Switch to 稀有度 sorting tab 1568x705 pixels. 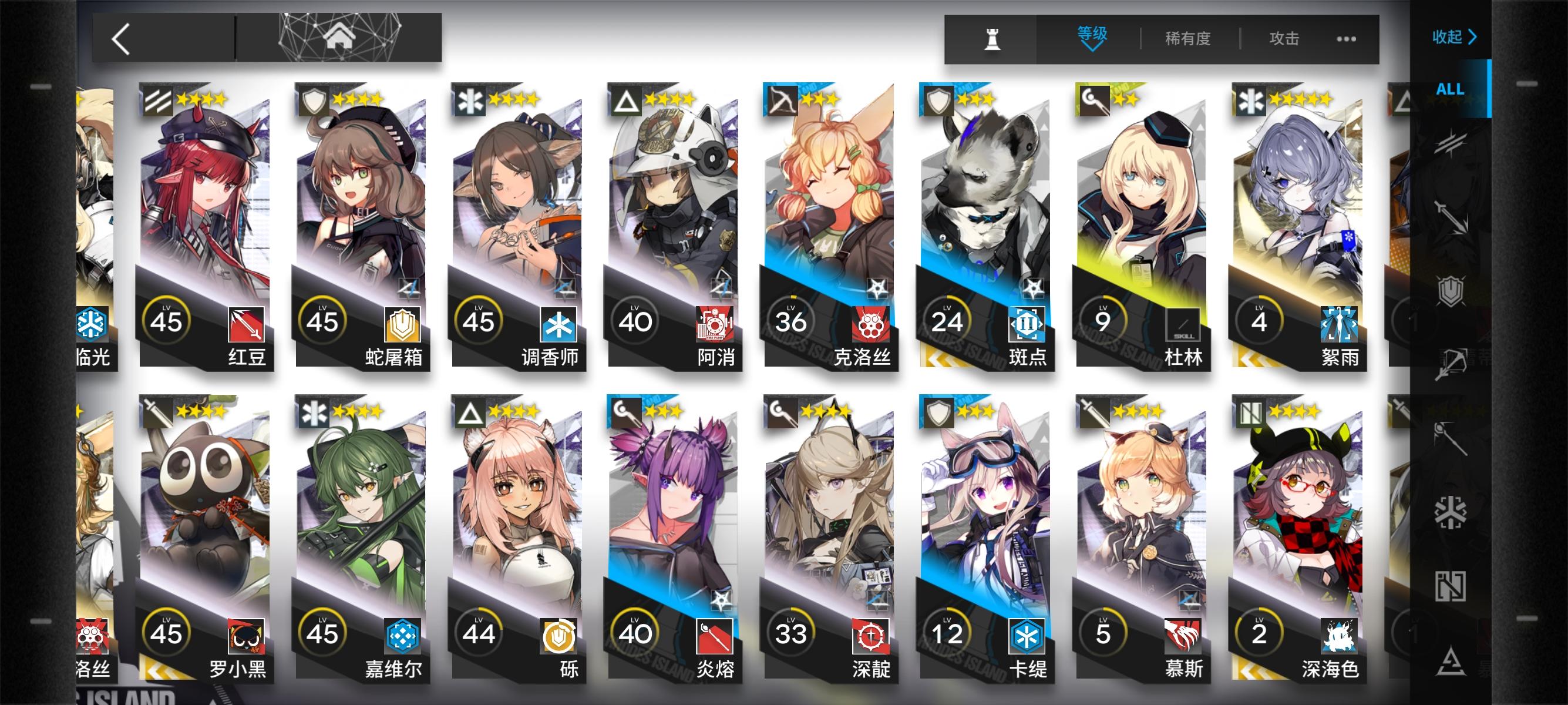pos(1187,38)
